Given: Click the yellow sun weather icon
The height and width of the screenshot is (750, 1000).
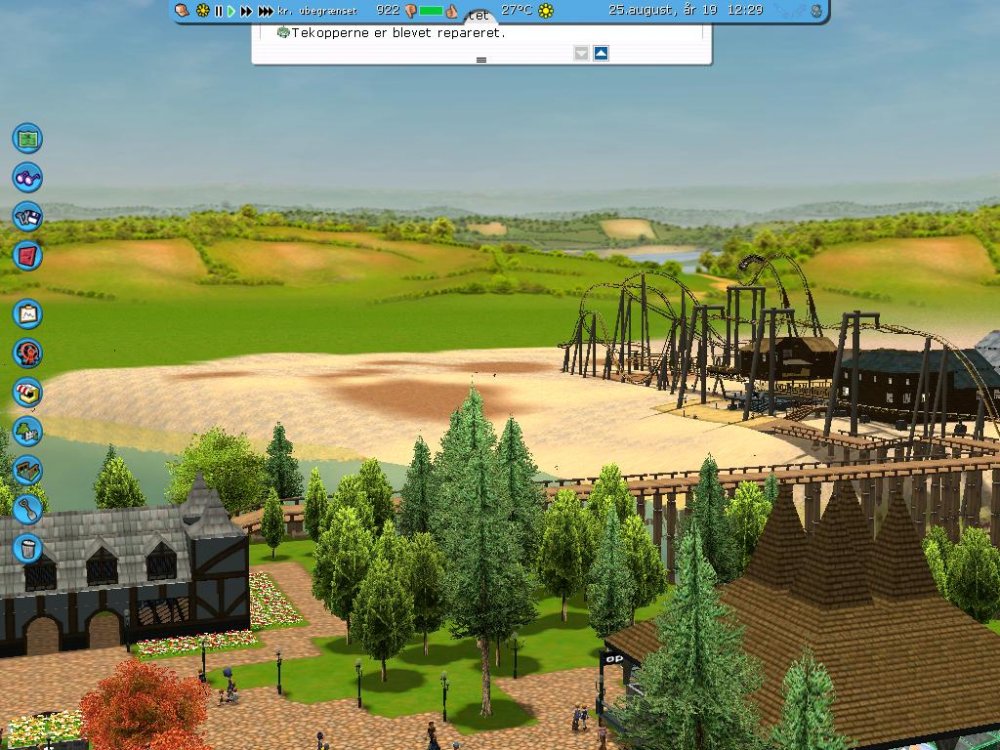Looking at the screenshot, I should [x=546, y=11].
